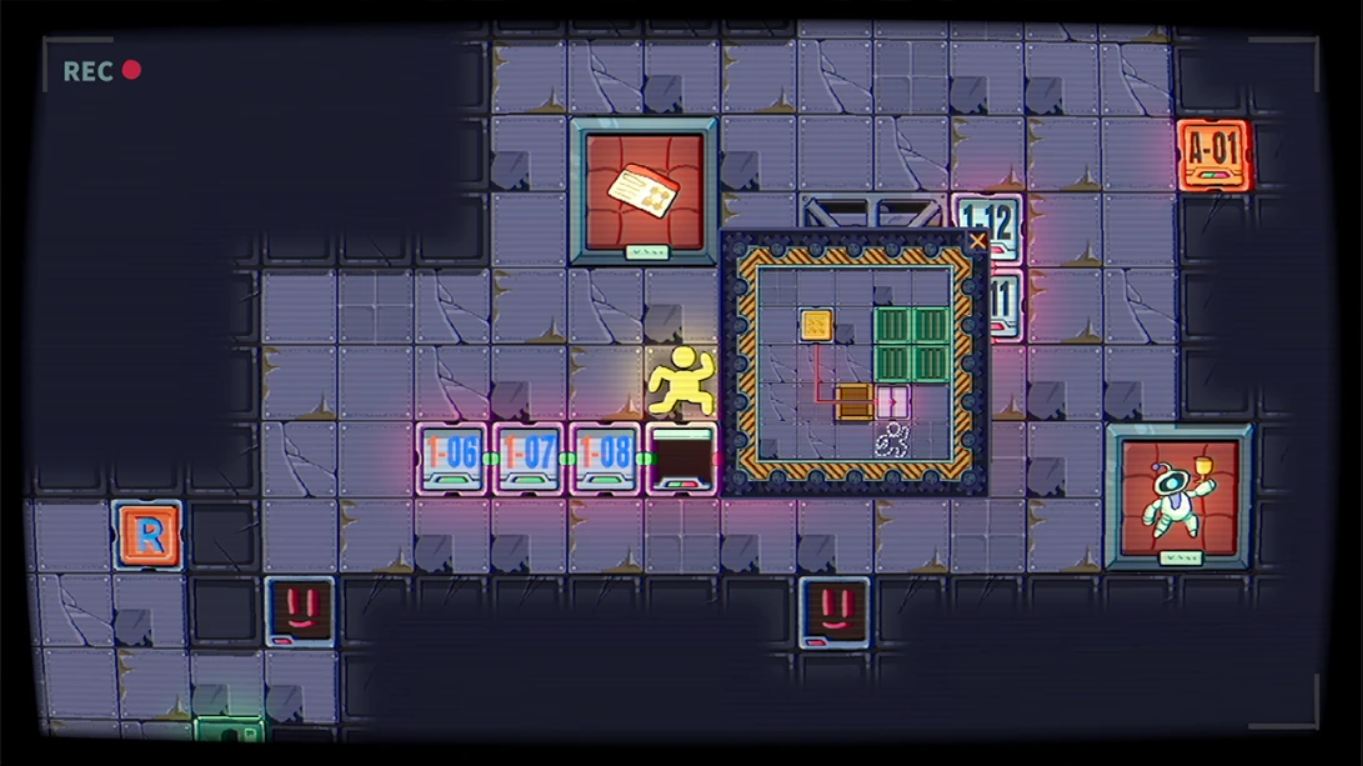Screen dimensions: 1363x766
Task: Click the yellow button block in the preview
Action: coord(816,324)
